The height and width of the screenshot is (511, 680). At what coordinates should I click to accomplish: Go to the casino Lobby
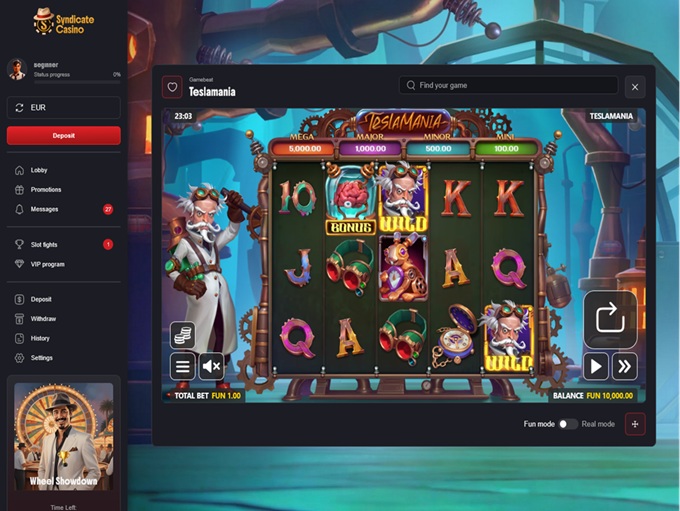(x=39, y=170)
